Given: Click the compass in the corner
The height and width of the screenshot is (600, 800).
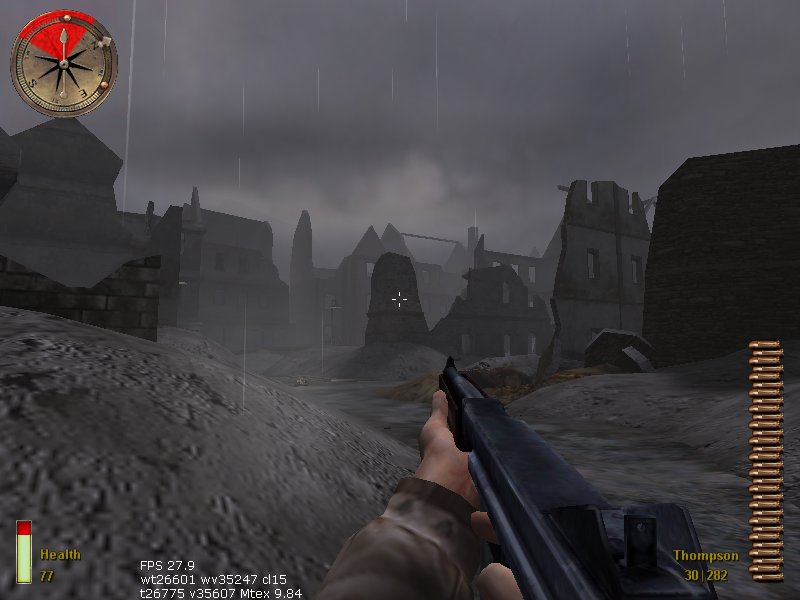Looking at the screenshot, I should click(x=64, y=65).
